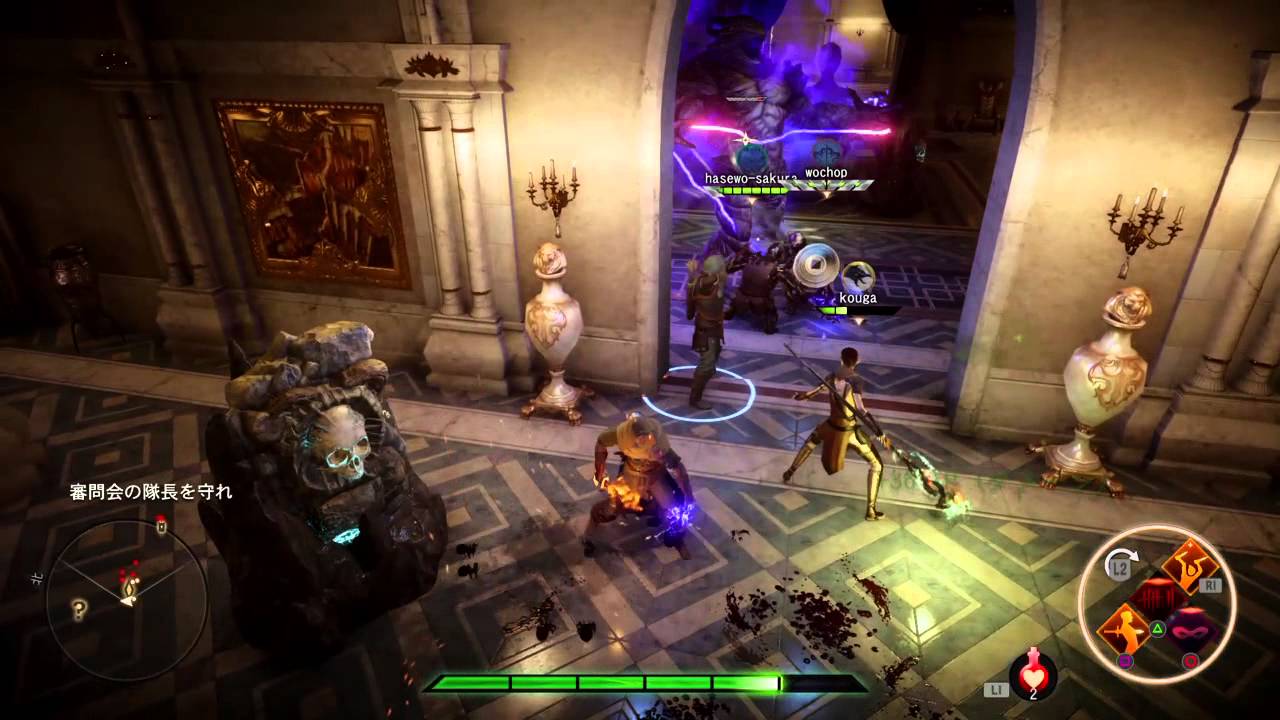Select the question mark marker on minimap
Viewport: 1280px width, 720px height.
[x=79, y=608]
